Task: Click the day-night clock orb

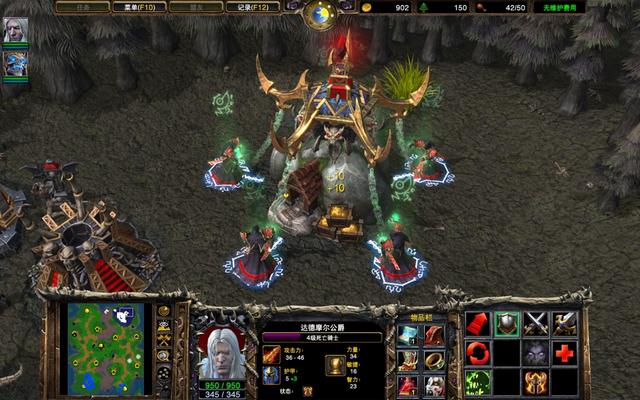Action: [x=320, y=13]
